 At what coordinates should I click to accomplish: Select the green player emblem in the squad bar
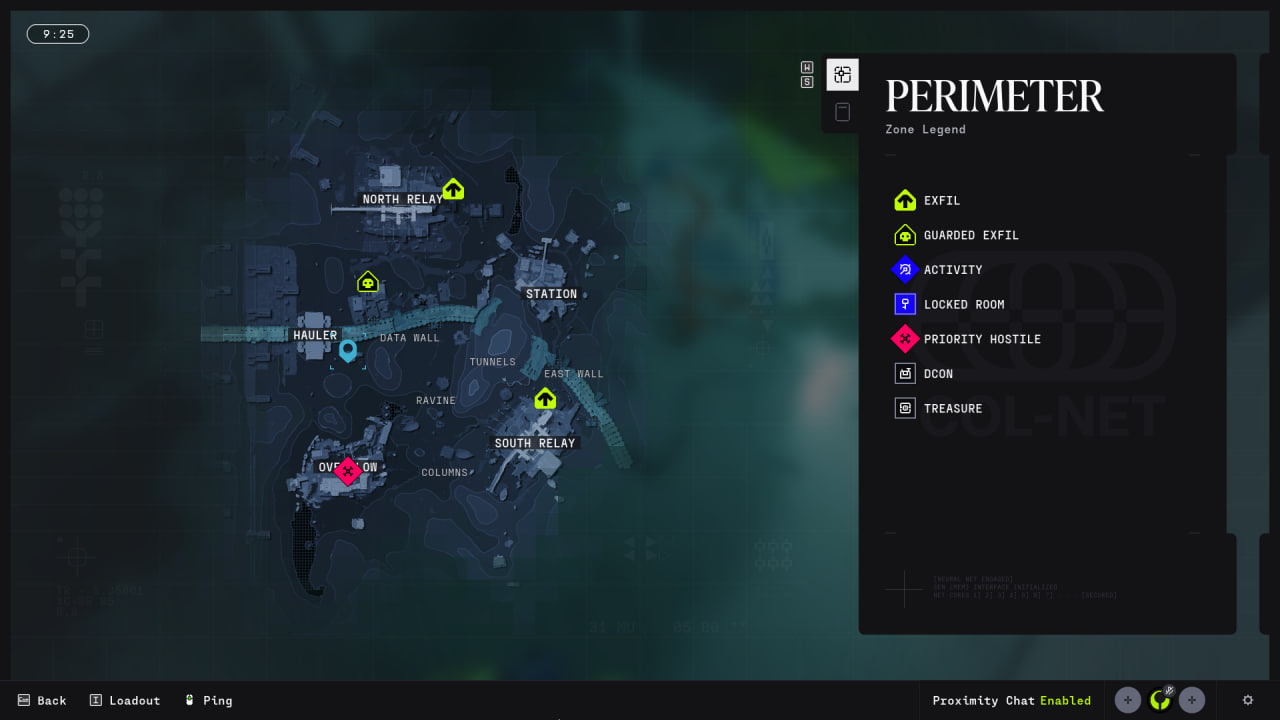pyautogui.click(x=1160, y=700)
